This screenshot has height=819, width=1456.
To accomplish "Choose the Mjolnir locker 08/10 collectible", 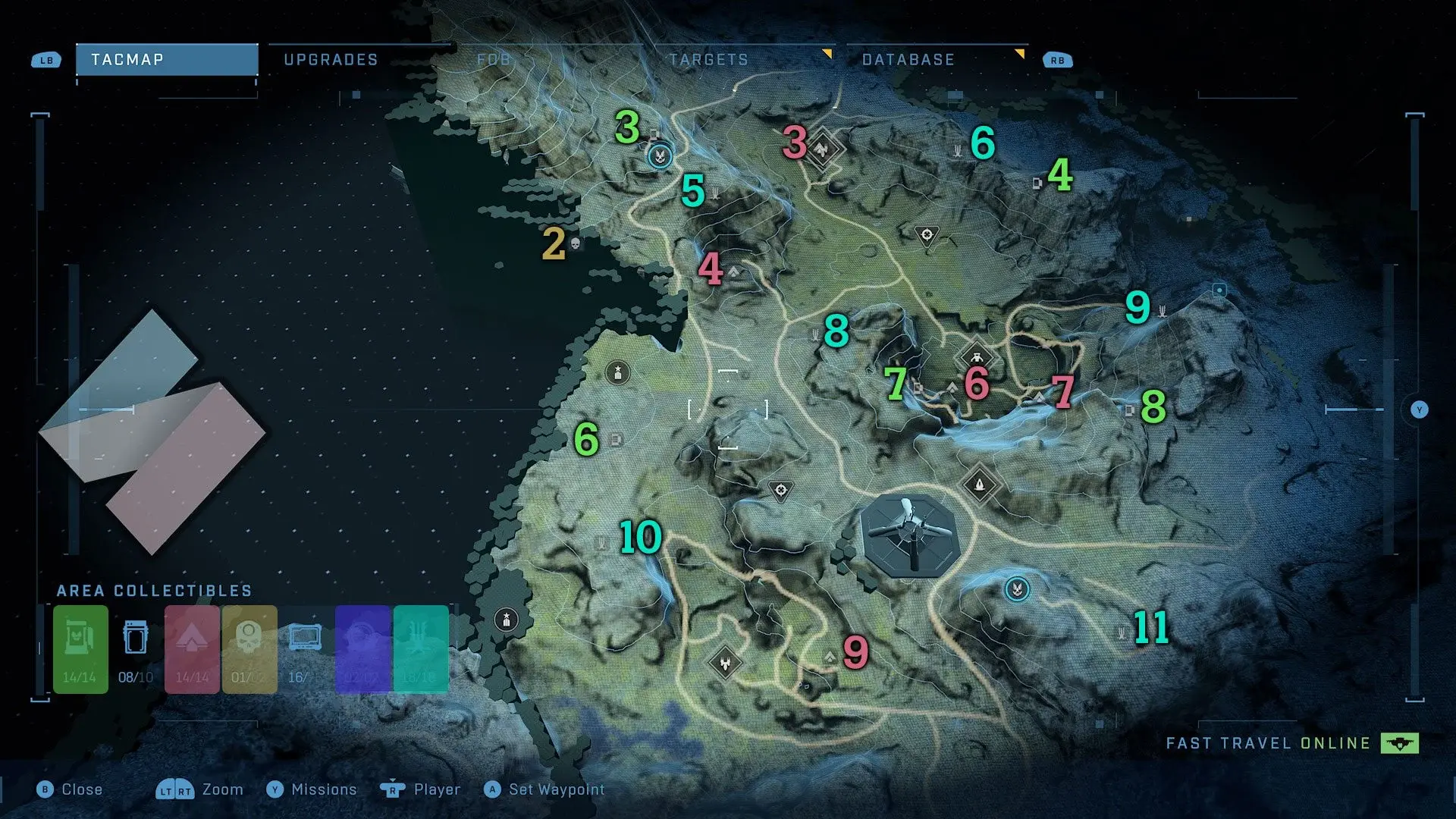I will point(136,649).
